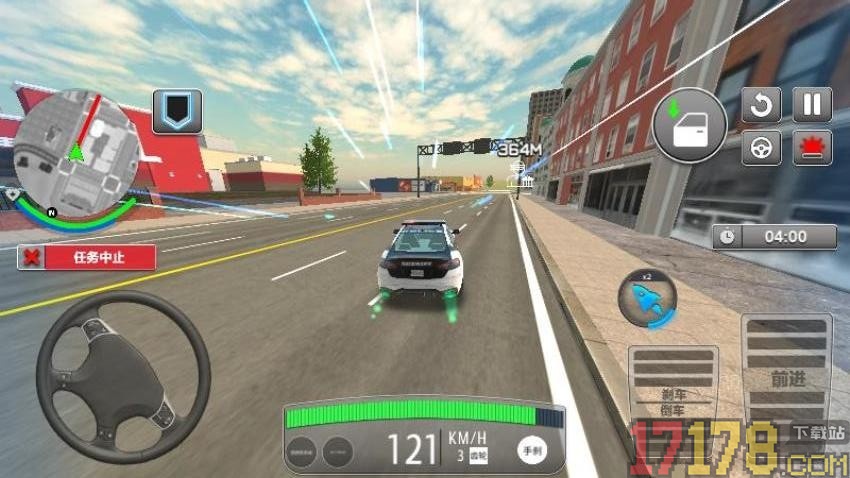Tap the shield badge icon near the minimap
The width and height of the screenshot is (850, 478).
(177, 112)
